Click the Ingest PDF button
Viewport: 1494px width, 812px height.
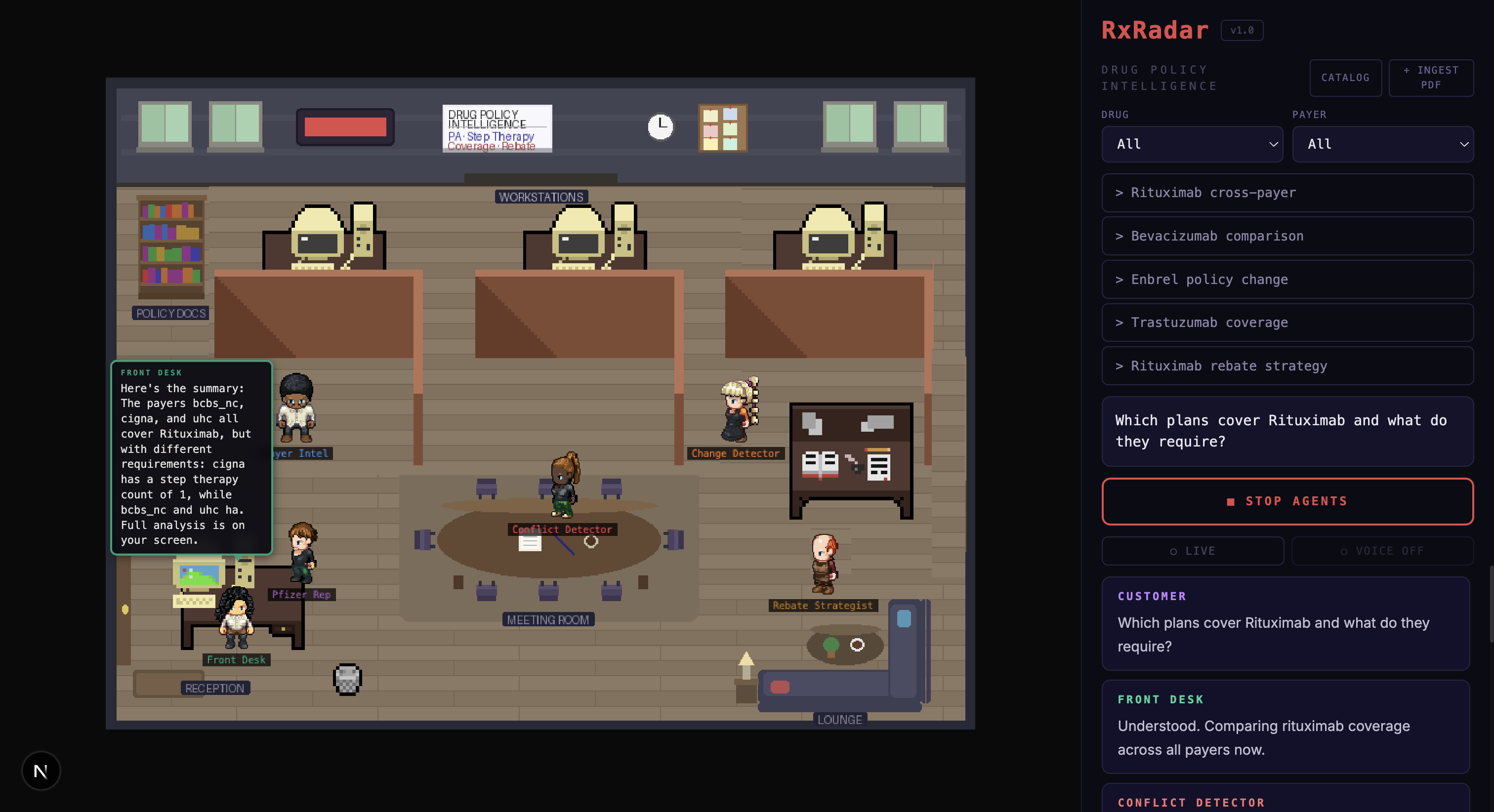(x=1430, y=78)
